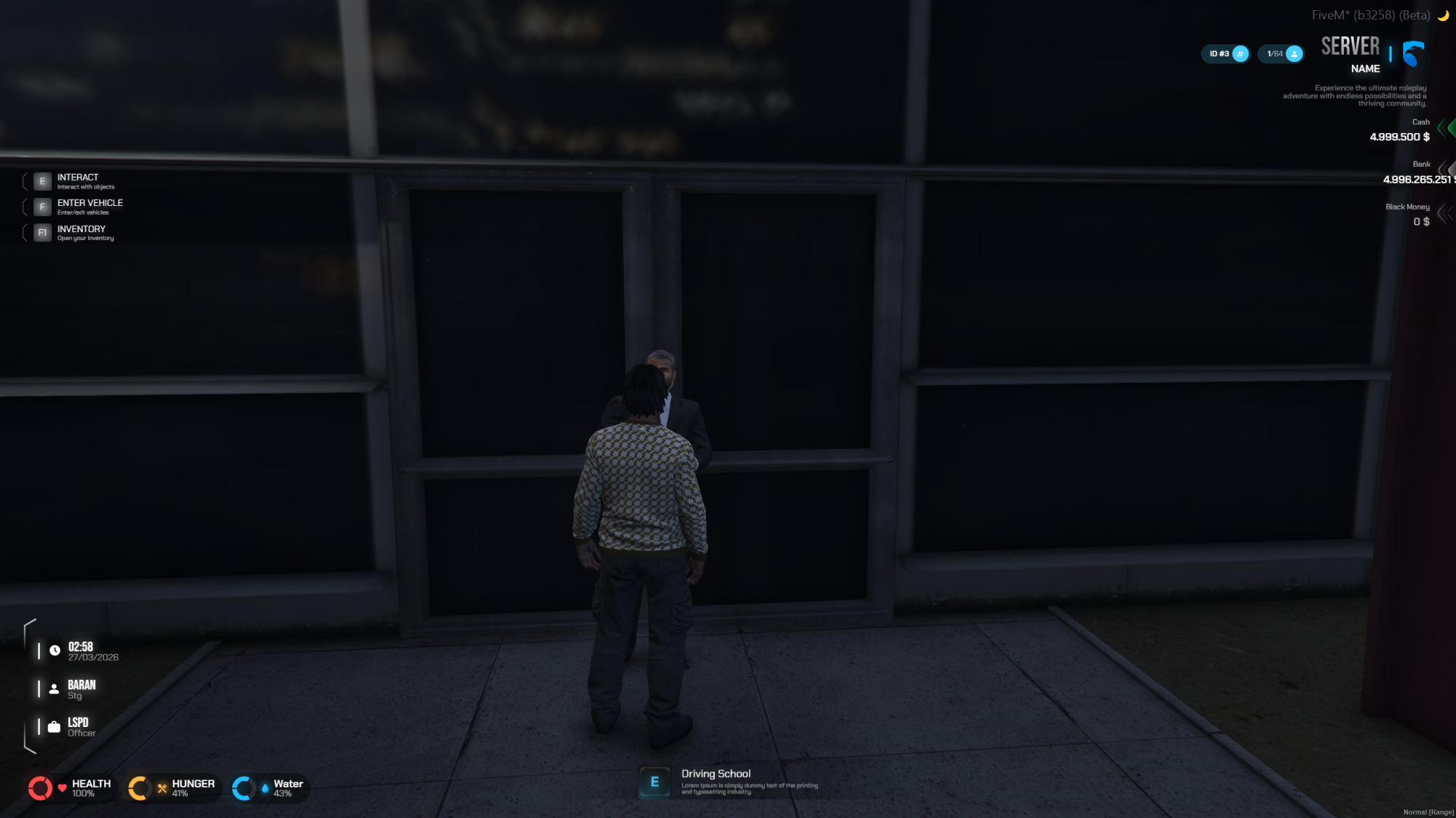Click the 1/64 player count badge
Screen dimensions: 1456x818
(1281, 54)
